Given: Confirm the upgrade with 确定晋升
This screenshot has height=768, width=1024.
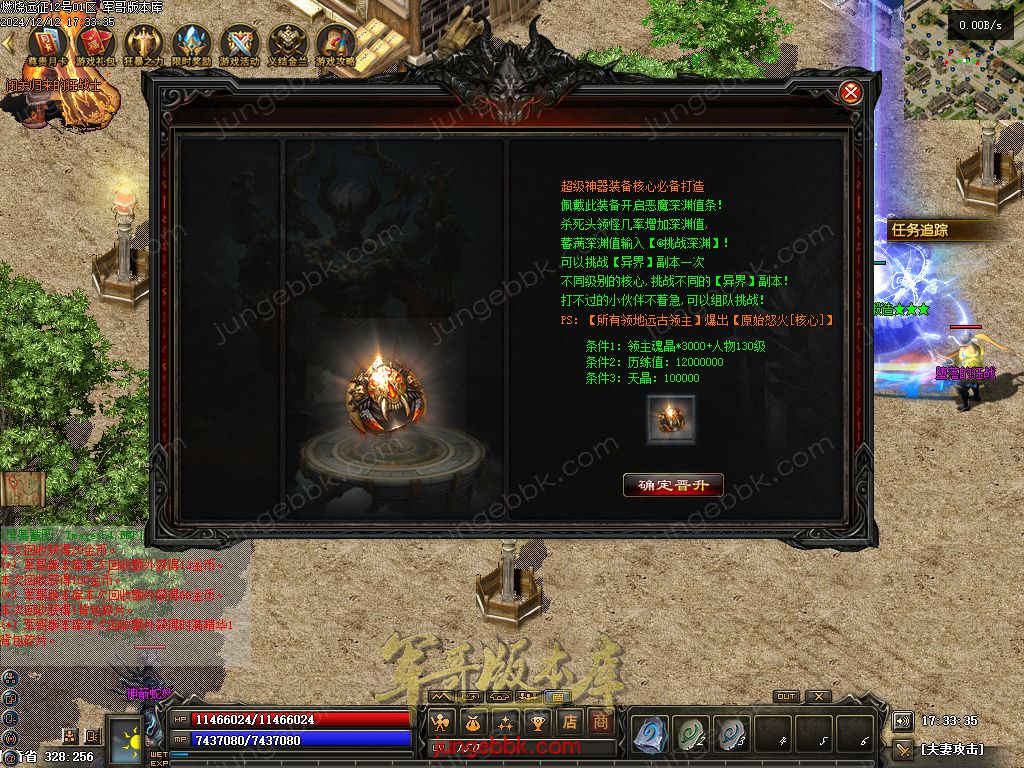Looking at the screenshot, I should point(672,485).
